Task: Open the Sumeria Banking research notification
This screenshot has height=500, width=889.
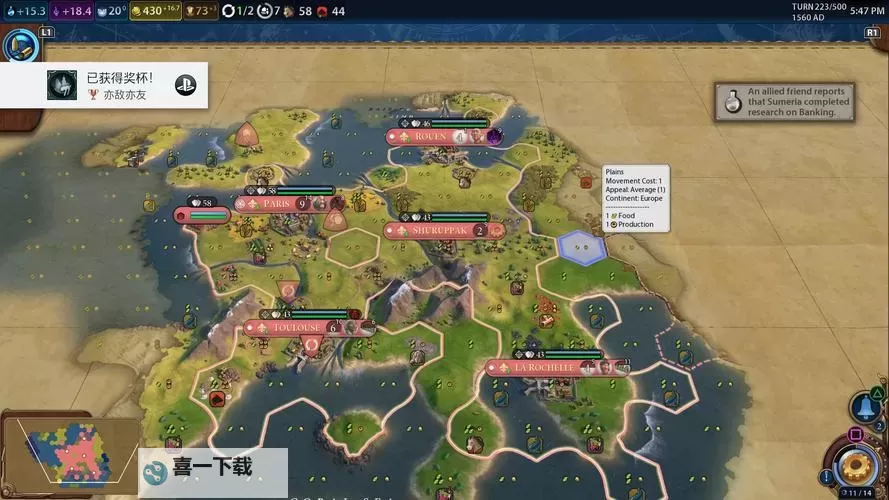Action: (x=784, y=101)
